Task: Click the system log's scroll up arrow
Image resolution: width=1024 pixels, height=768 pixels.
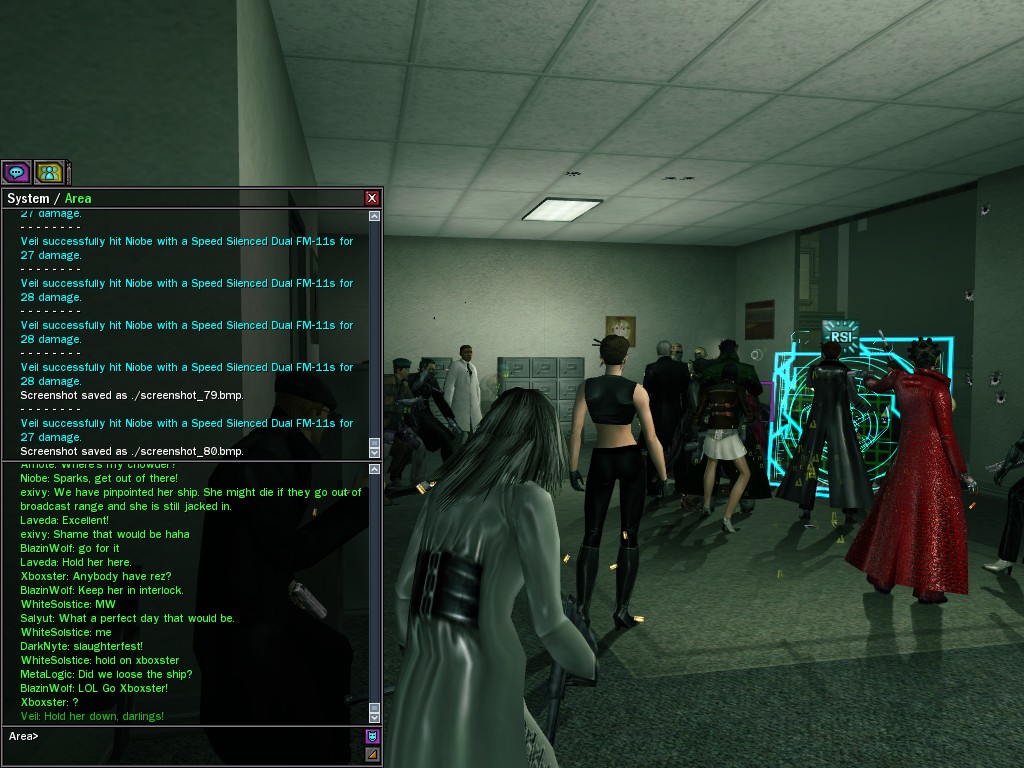Action: click(374, 216)
